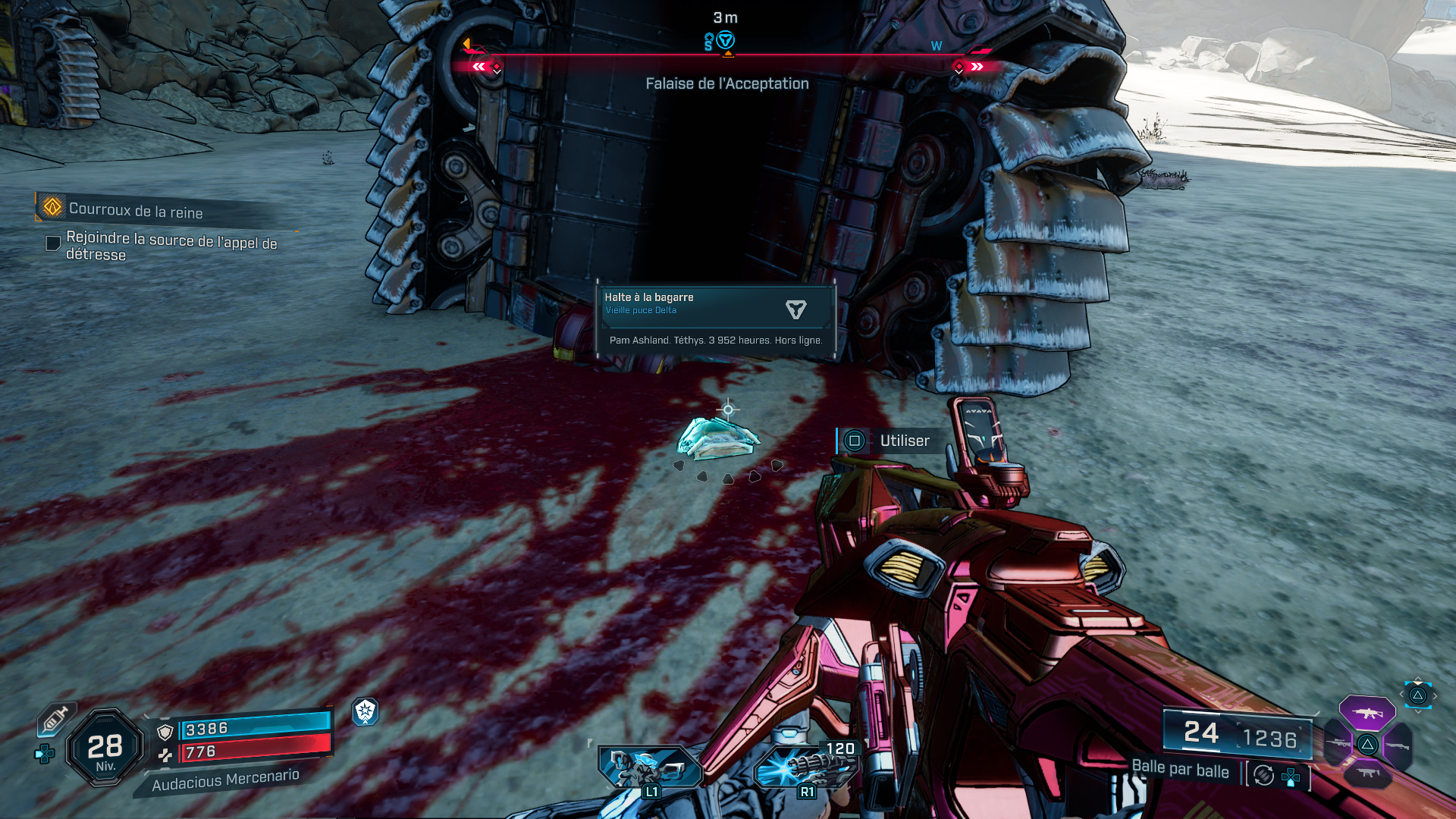The width and height of the screenshot is (1456, 819).
Task: Open the Halte à la bagarre item tooltip
Action: [x=716, y=320]
